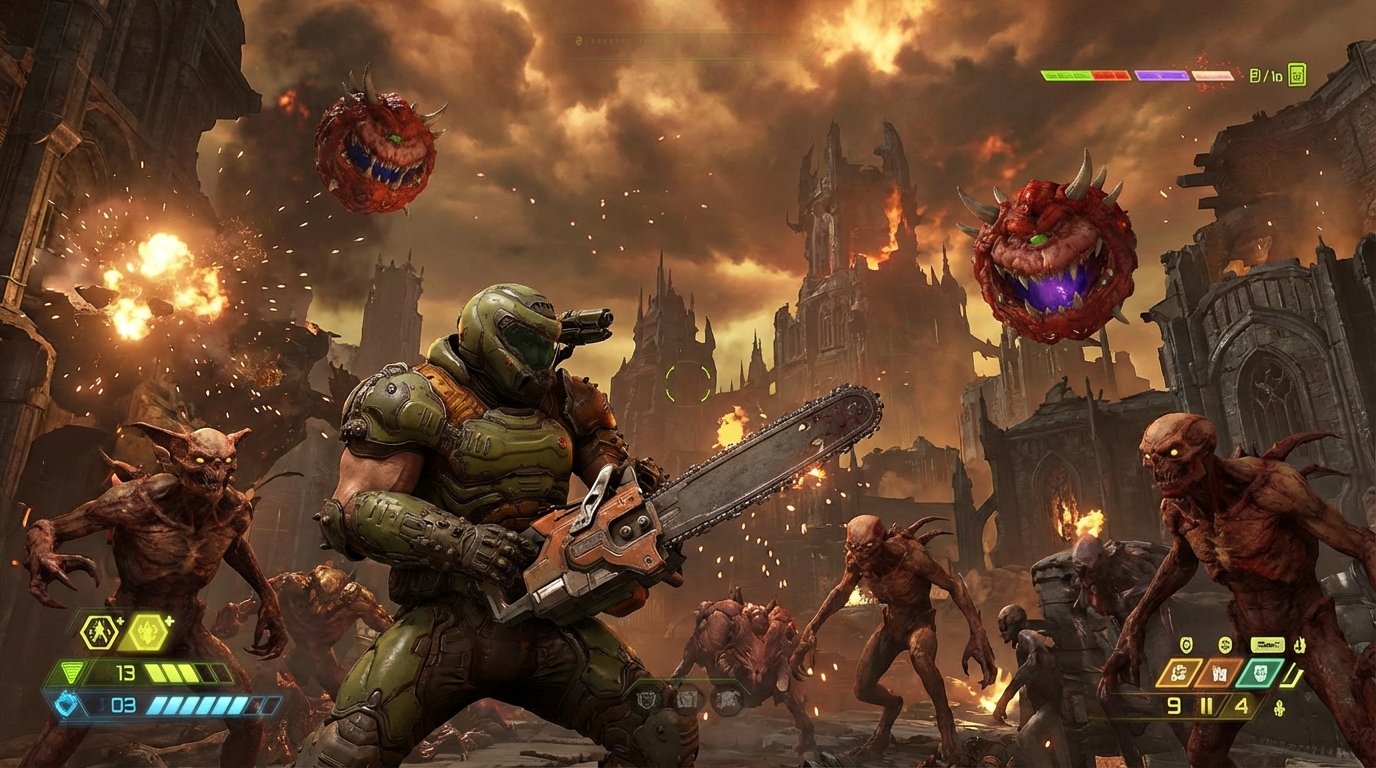Click the small skull key icon near the 8/10 counter

1253,75
